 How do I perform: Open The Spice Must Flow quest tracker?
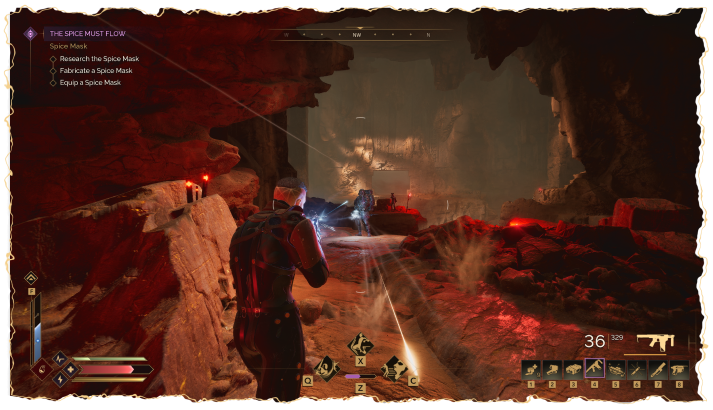[x=85, y=33]
